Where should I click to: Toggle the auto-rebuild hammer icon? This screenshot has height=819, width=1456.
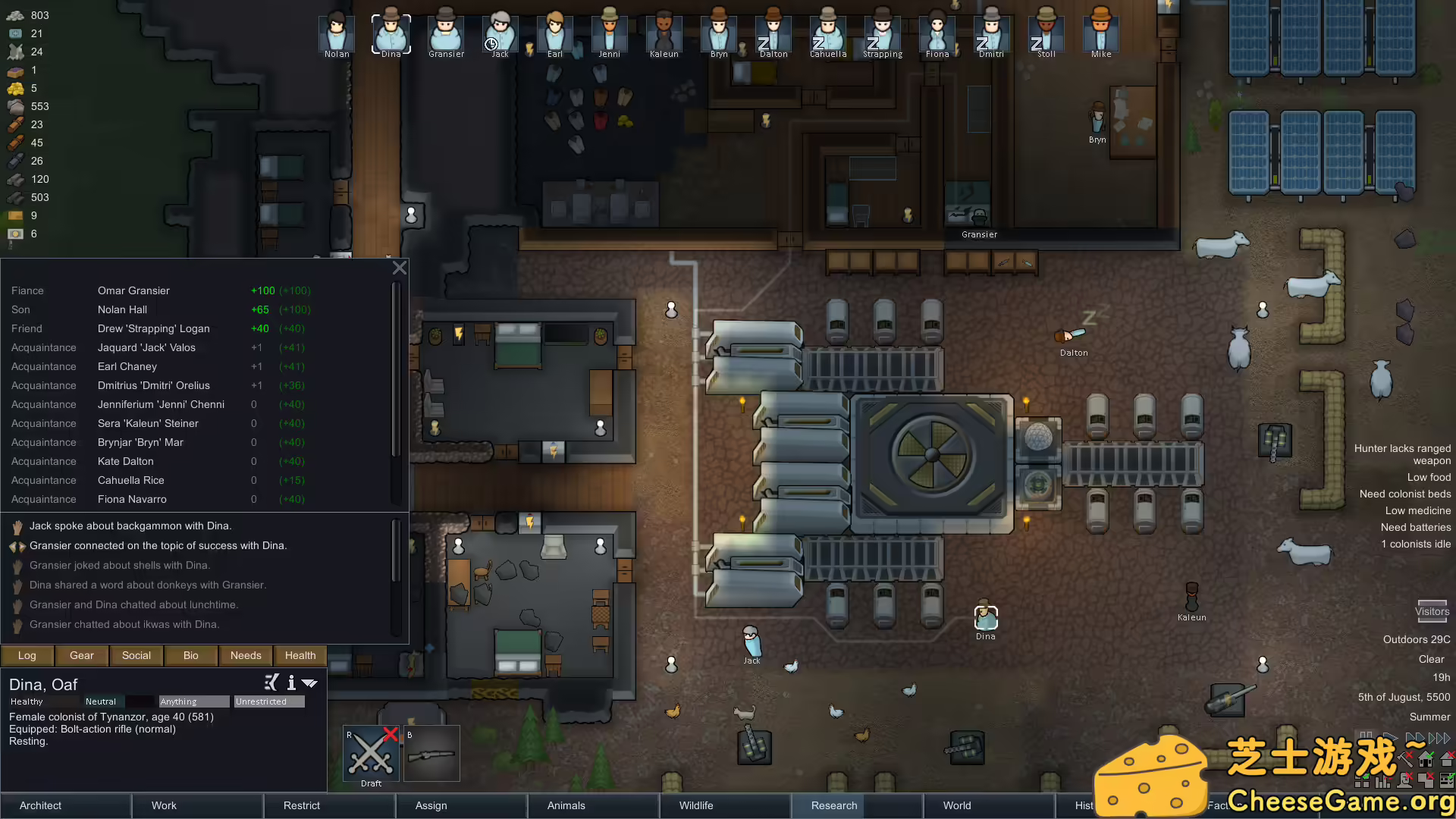pyautogui.click(x=1405, y=759)
